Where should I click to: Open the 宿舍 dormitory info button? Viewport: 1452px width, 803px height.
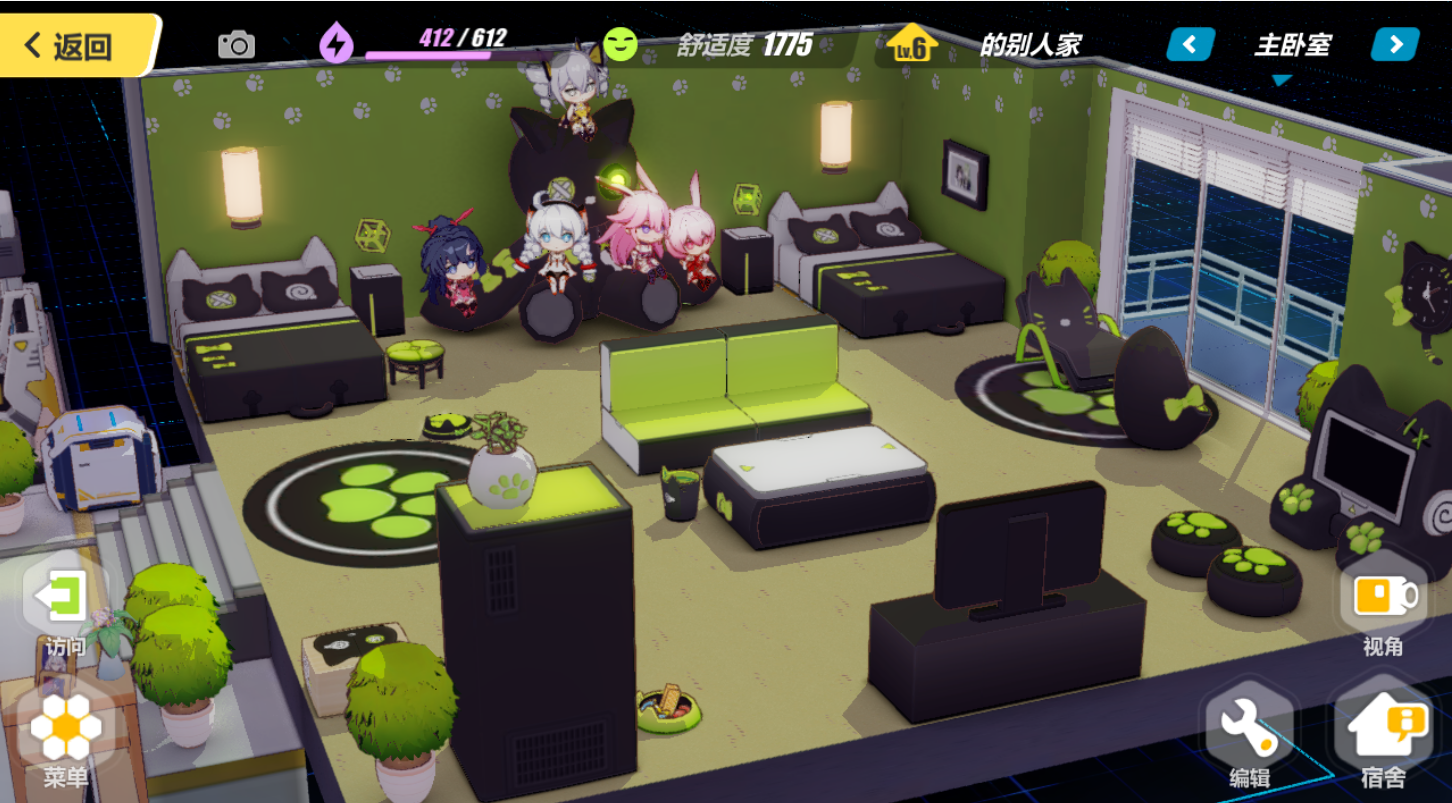point(1383,735)
